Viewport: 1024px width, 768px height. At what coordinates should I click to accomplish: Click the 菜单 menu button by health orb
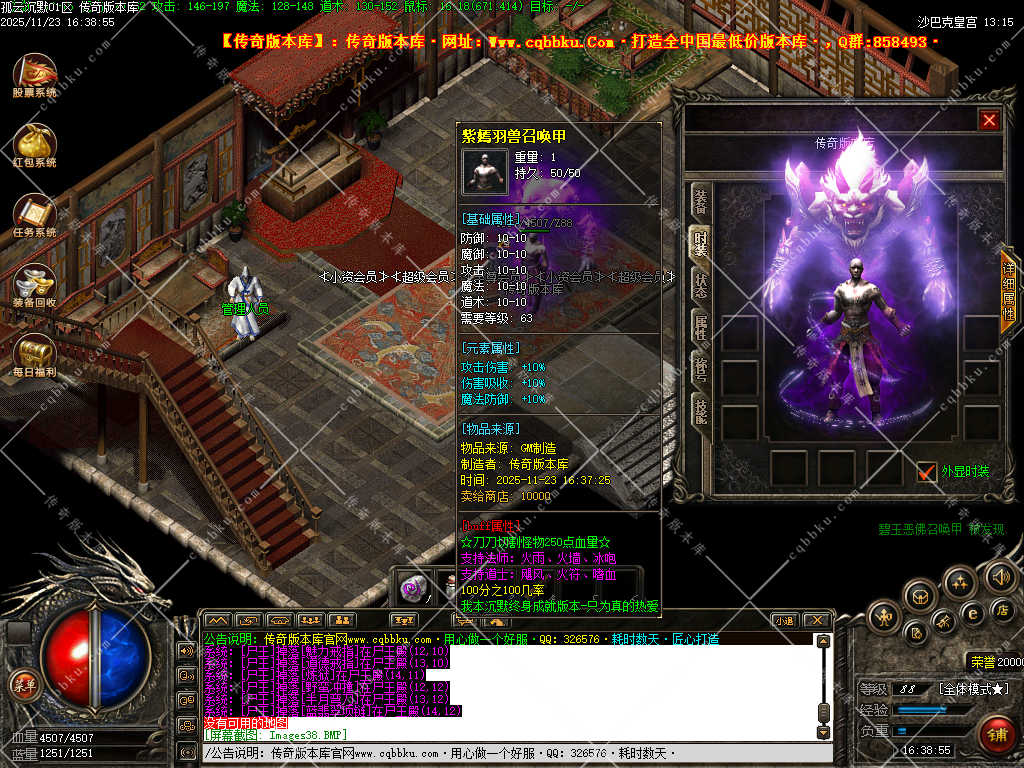[x=23, y=685]
